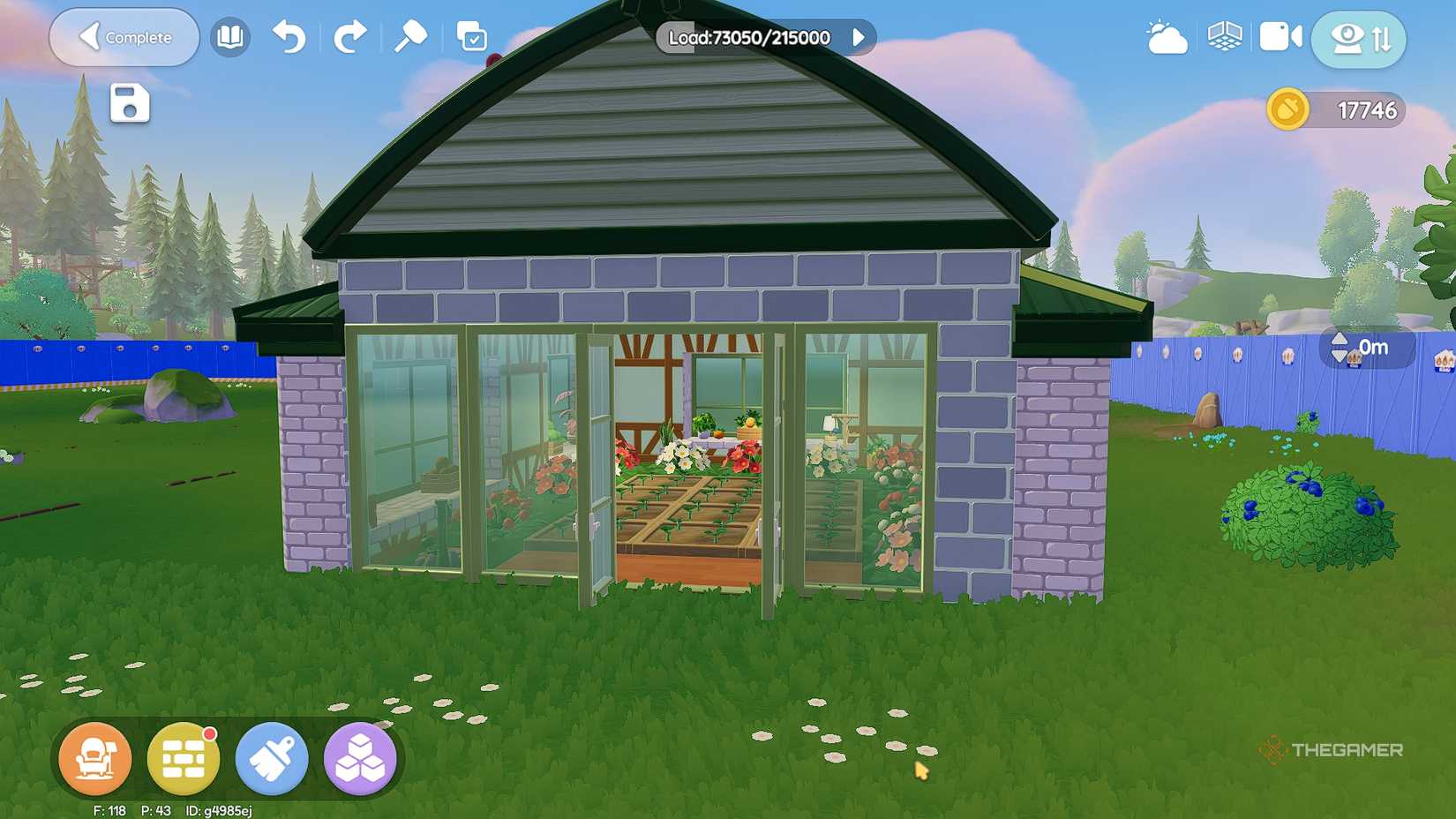Select the purple blocks materials icon

(x=359, y=759)
